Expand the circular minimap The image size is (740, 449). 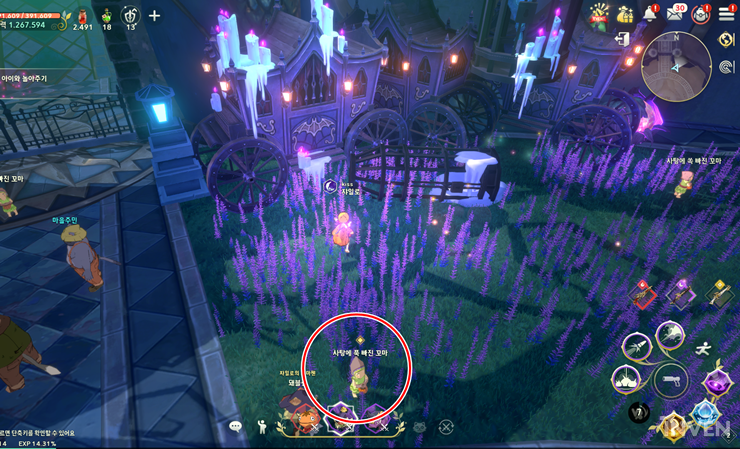pyautogui.click(x=676, y=66)
